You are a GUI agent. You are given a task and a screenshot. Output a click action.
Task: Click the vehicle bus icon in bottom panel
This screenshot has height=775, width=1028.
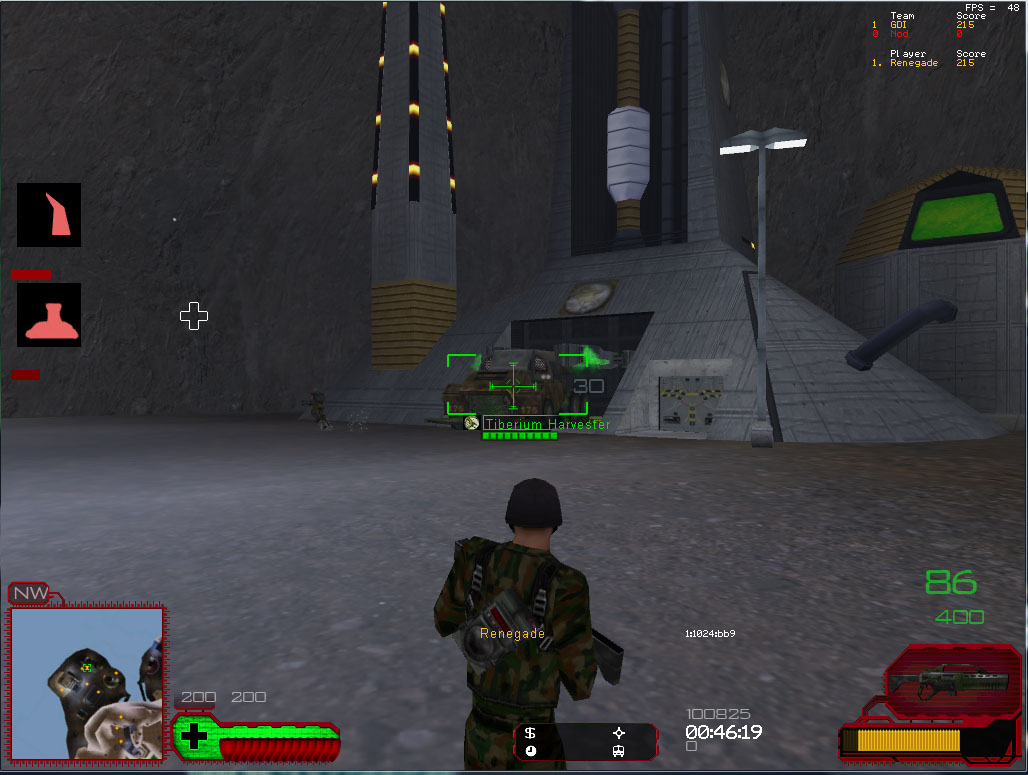(618, 751)
